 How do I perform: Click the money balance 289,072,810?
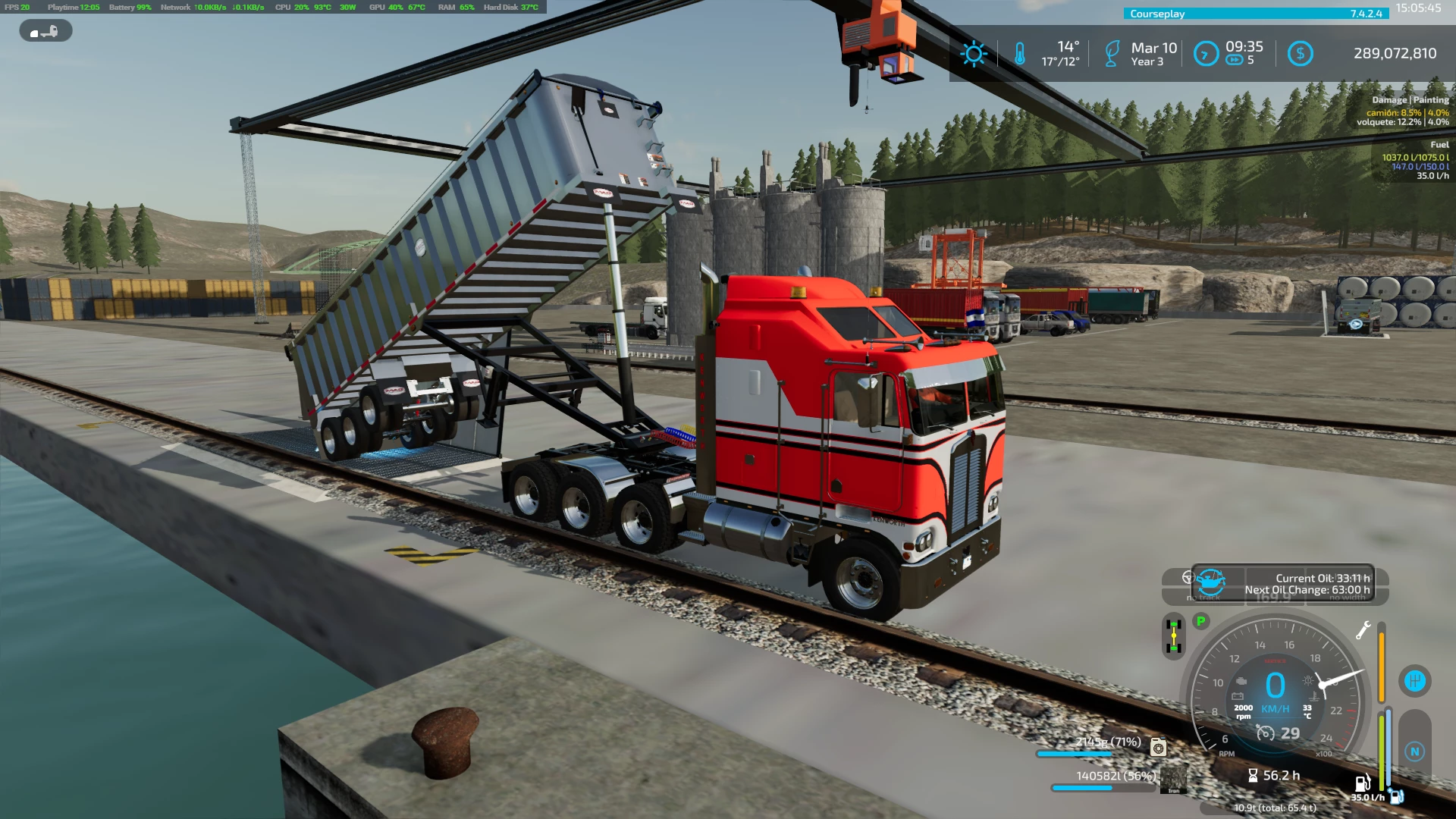pyautogui.click(x=1395, y=53)
